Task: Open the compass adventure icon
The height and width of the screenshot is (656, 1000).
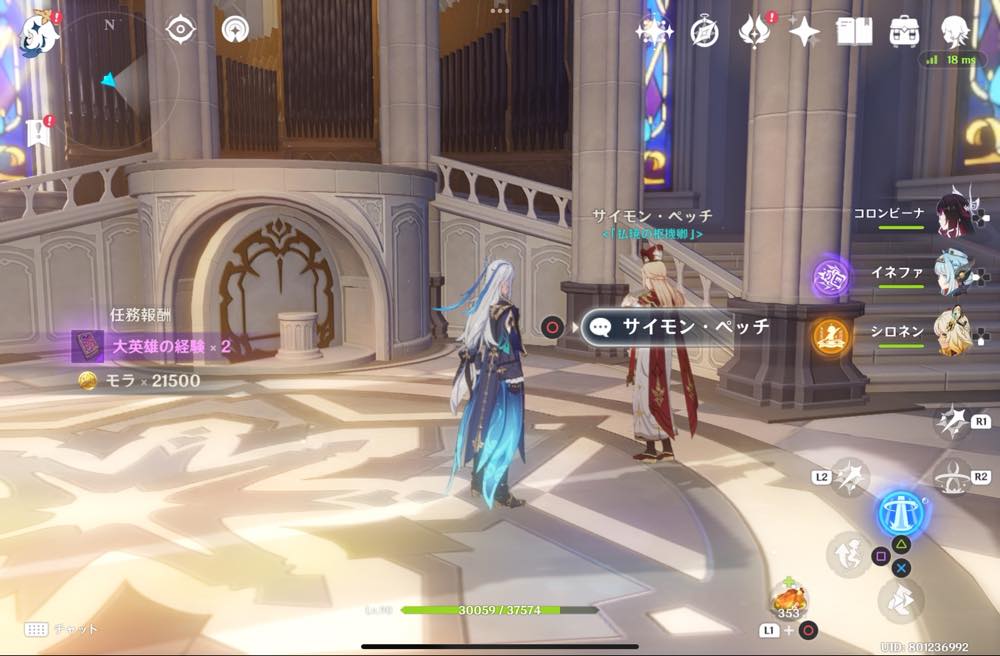Action: pyautogui.click(x=704, y=32)
